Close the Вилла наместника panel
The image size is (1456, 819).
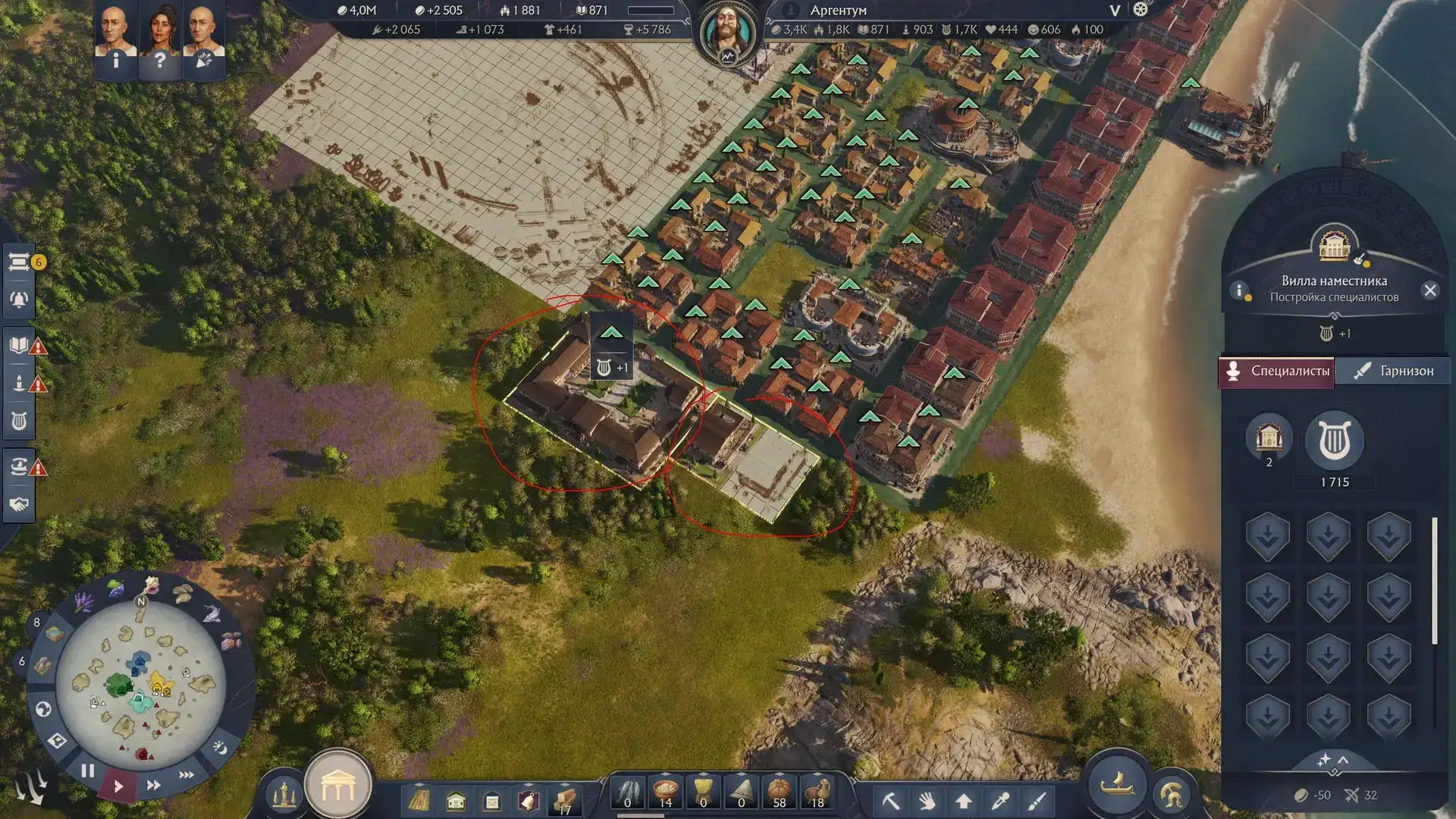point(1429,290)
